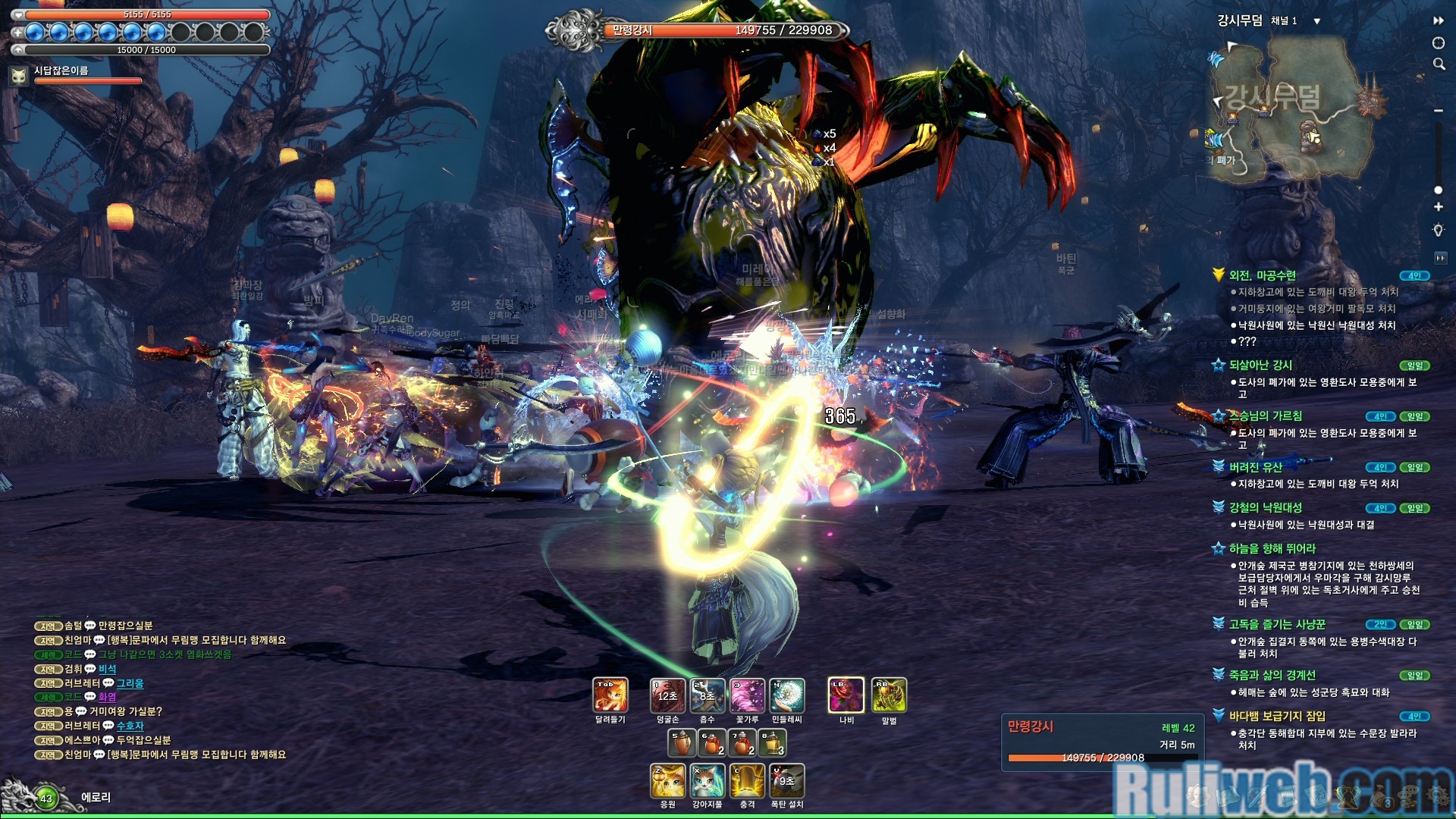
Task: Use the green lantern item in slot 8
Action: 772,743
